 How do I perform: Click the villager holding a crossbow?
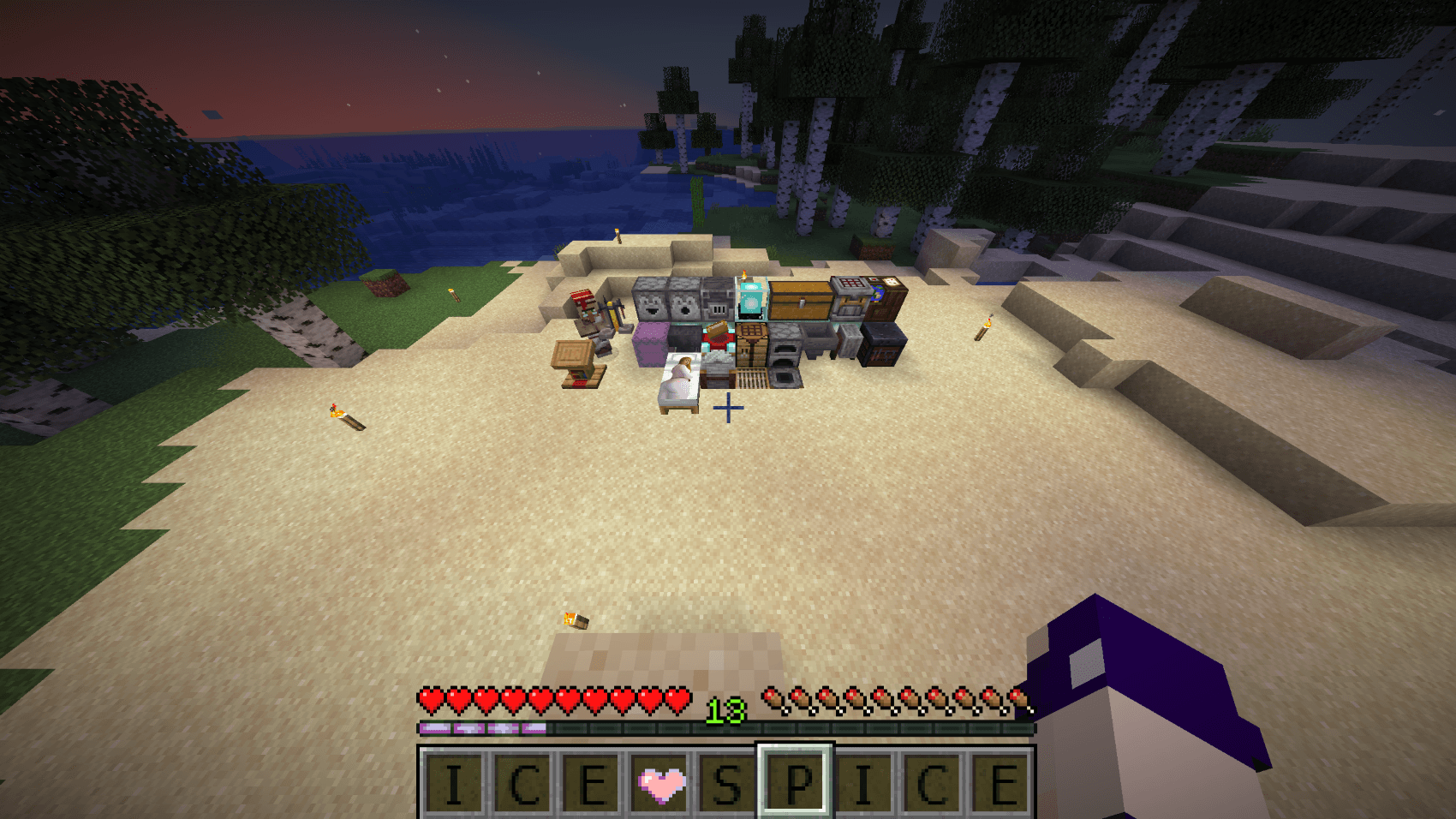pos(591,317)
